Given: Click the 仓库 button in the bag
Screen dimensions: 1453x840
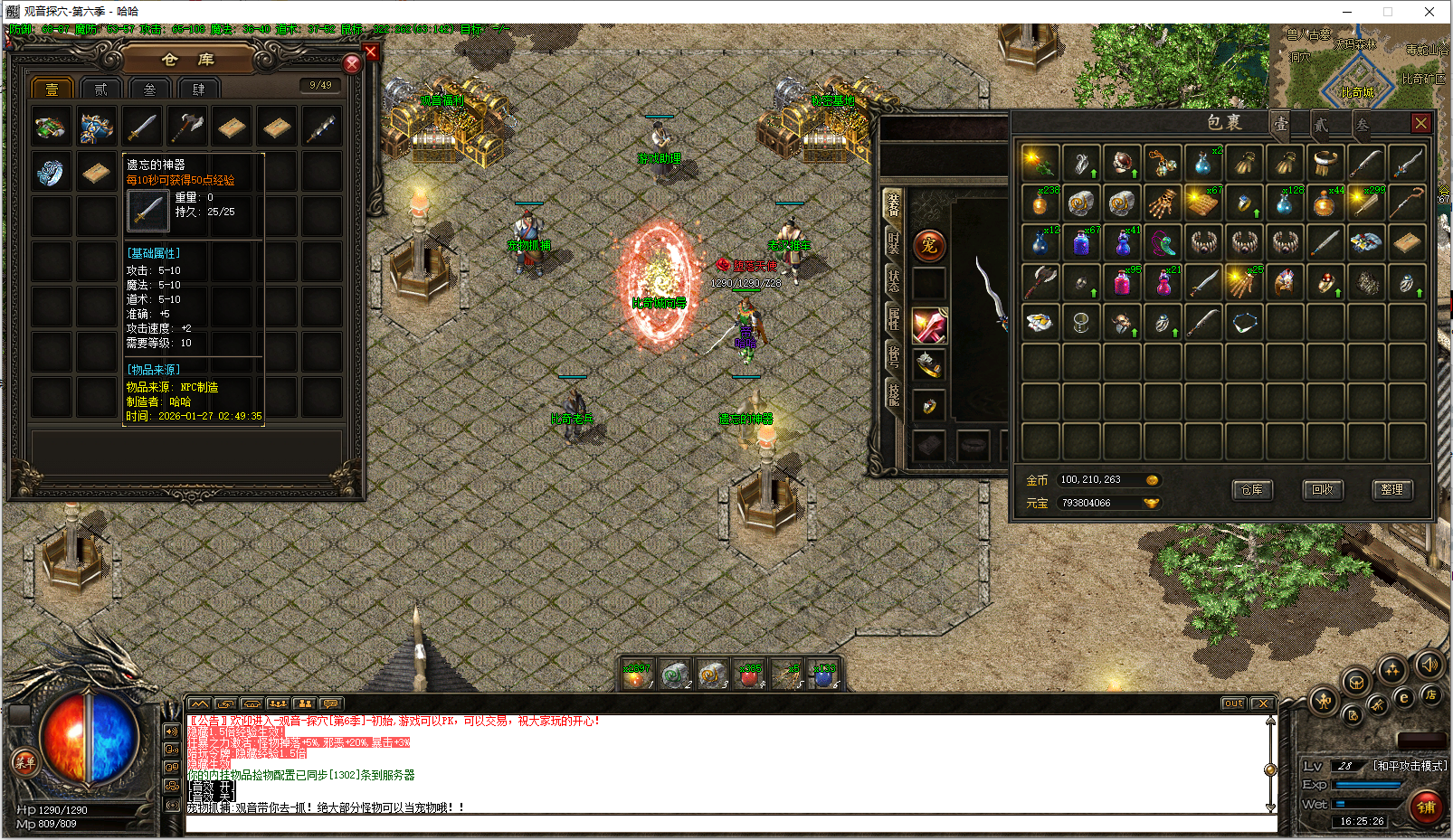Looking at the screenshot, I should click(1252, 490).
